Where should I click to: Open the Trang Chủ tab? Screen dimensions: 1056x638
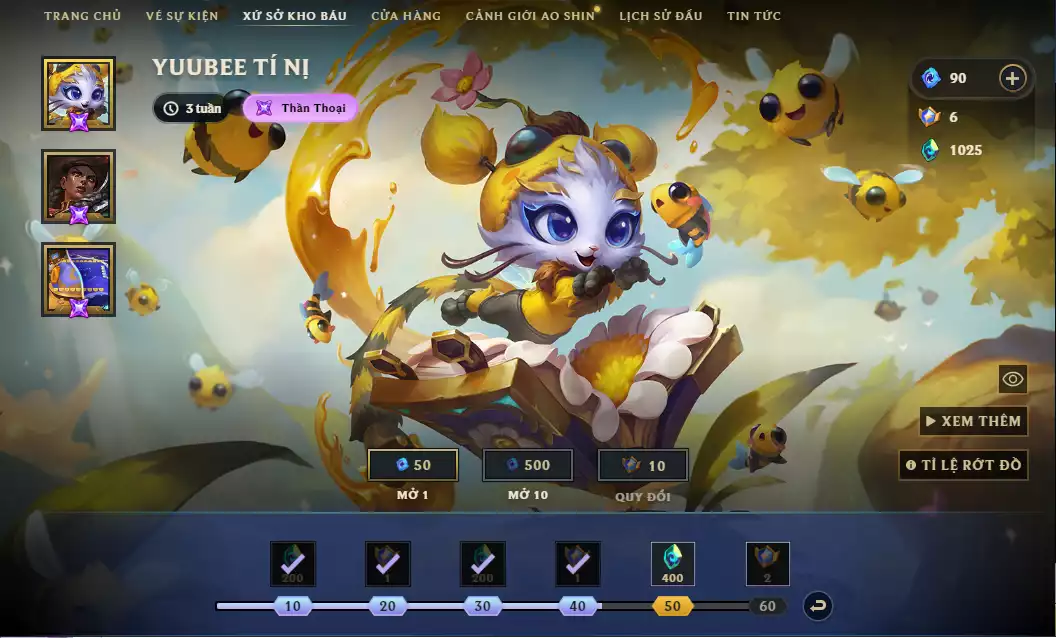(82, 16)
